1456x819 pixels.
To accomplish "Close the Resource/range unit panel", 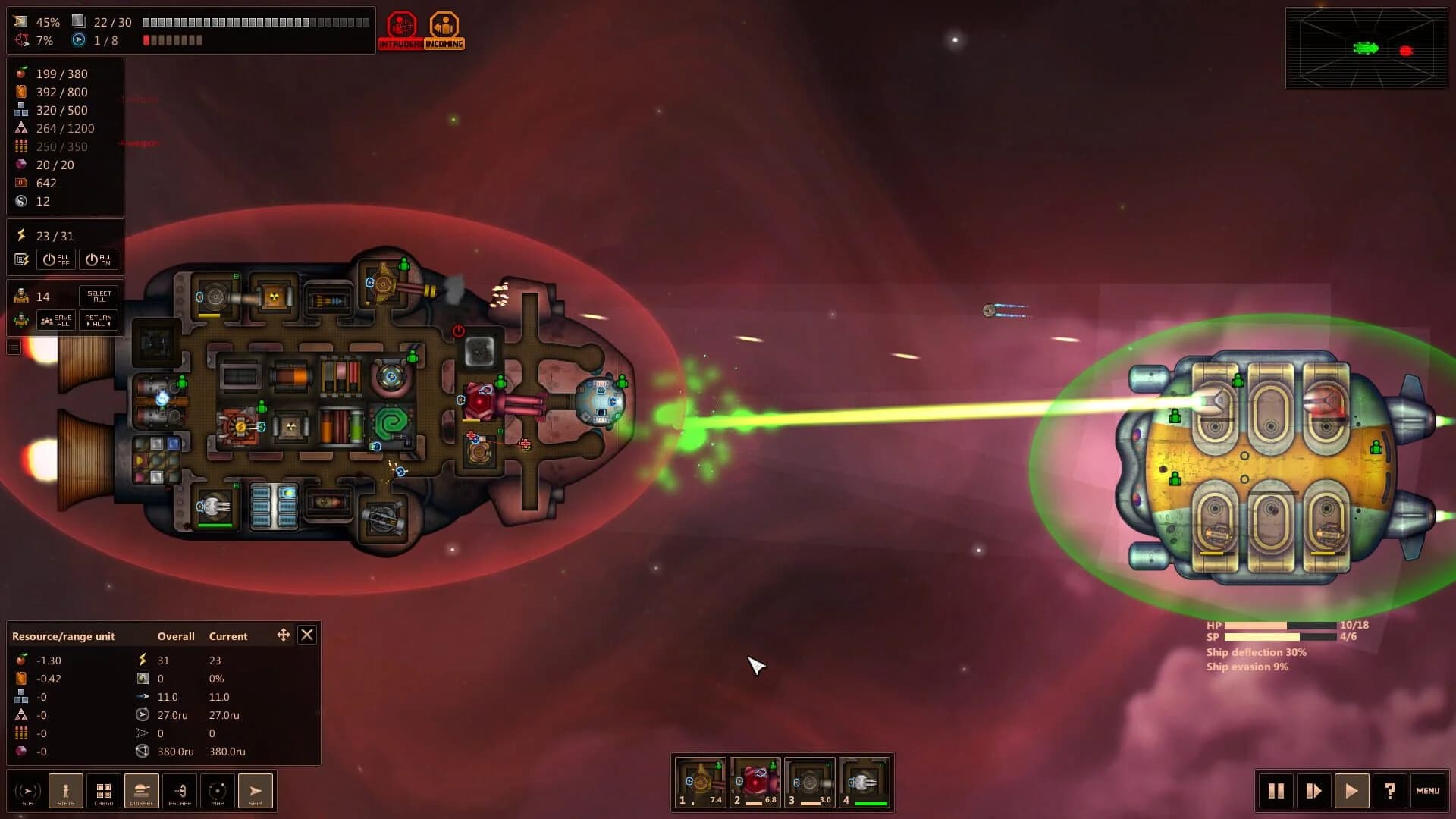I will [x=307, y=635].
